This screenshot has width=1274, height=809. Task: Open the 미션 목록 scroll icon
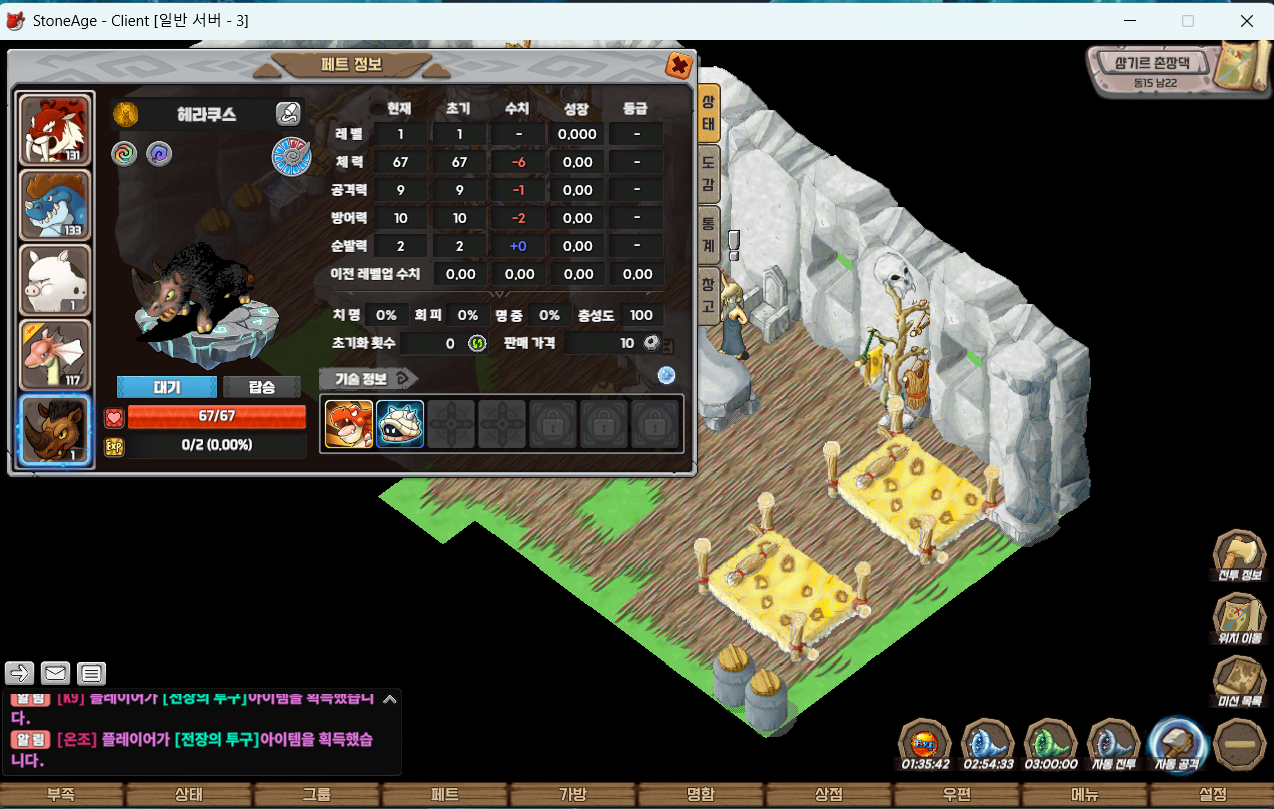pos(1239,680)
